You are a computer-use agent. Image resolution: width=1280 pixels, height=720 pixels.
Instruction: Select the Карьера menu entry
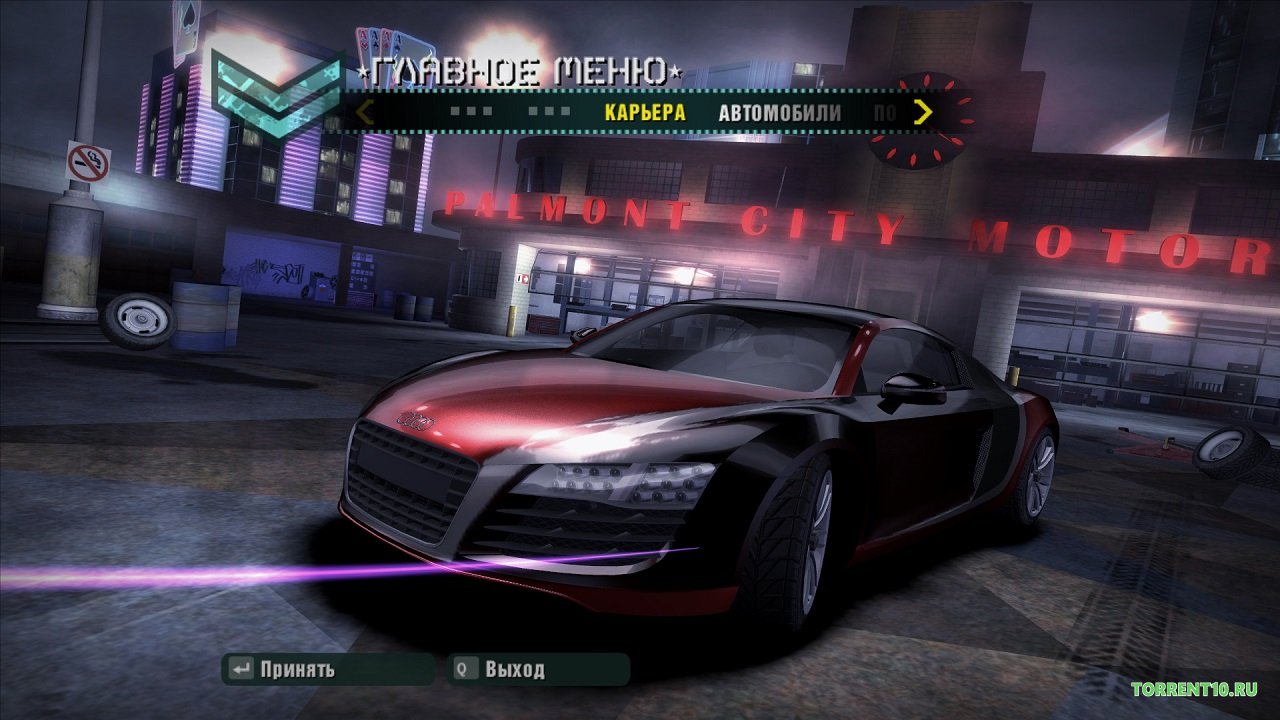tap(645, 112)
